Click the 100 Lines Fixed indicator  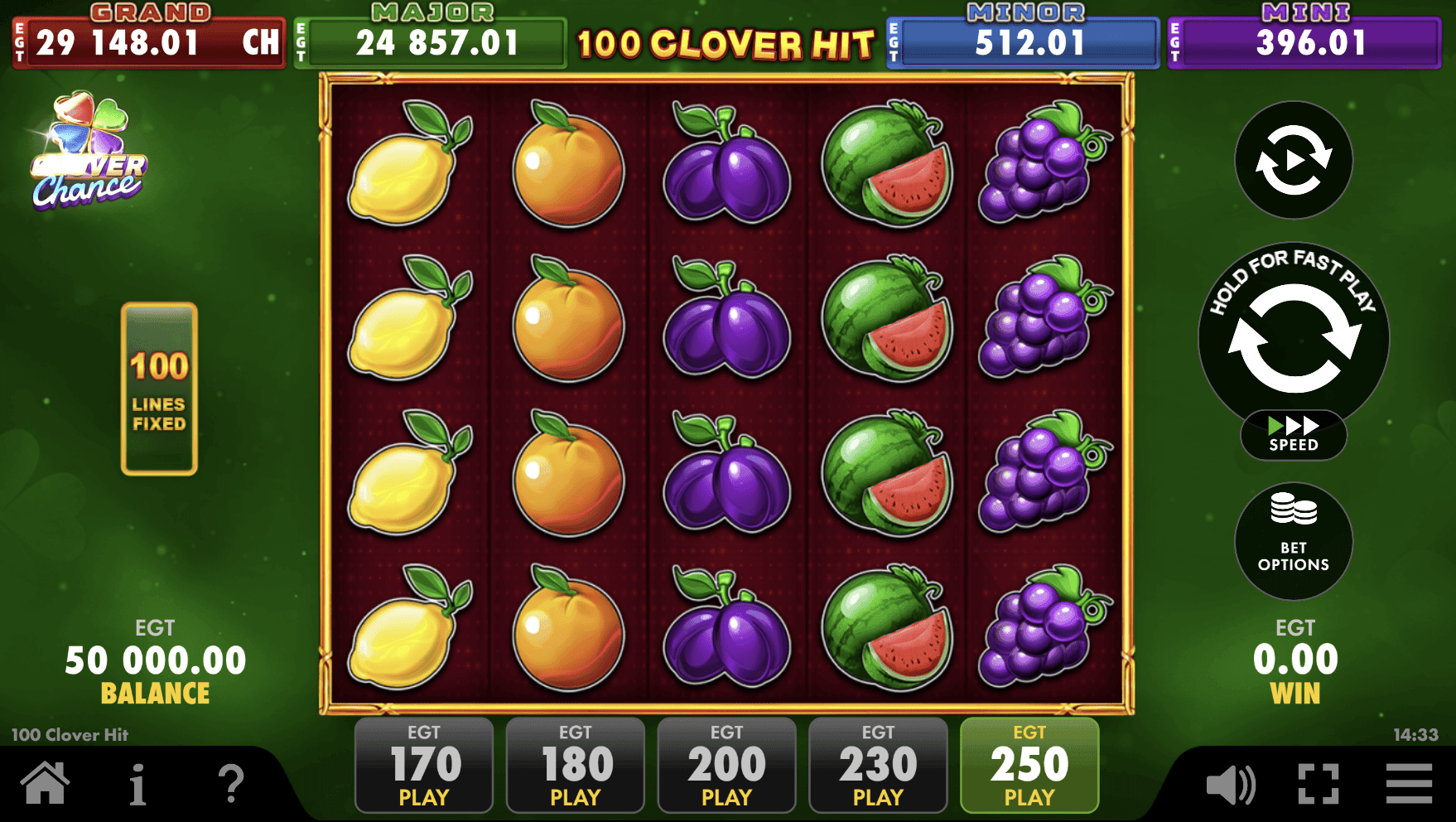[159, 389]
